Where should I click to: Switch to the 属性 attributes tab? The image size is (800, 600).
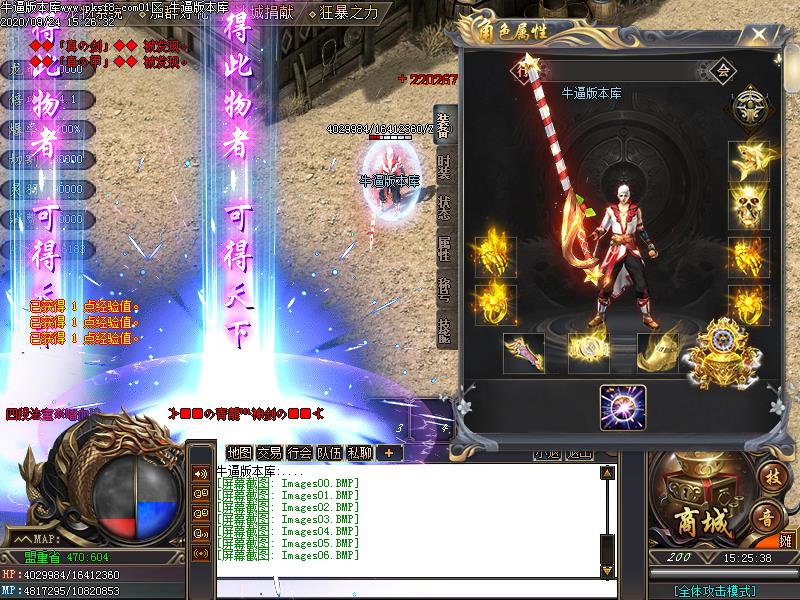(444, 248)
